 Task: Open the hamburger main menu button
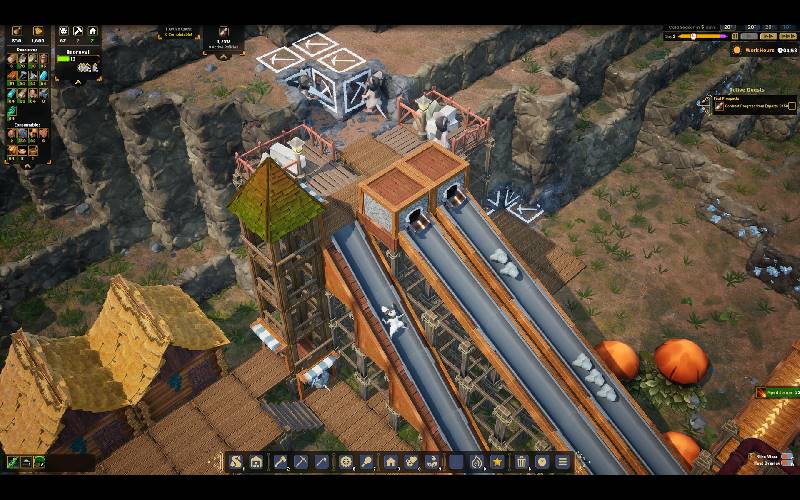click(x=563, y=462)
